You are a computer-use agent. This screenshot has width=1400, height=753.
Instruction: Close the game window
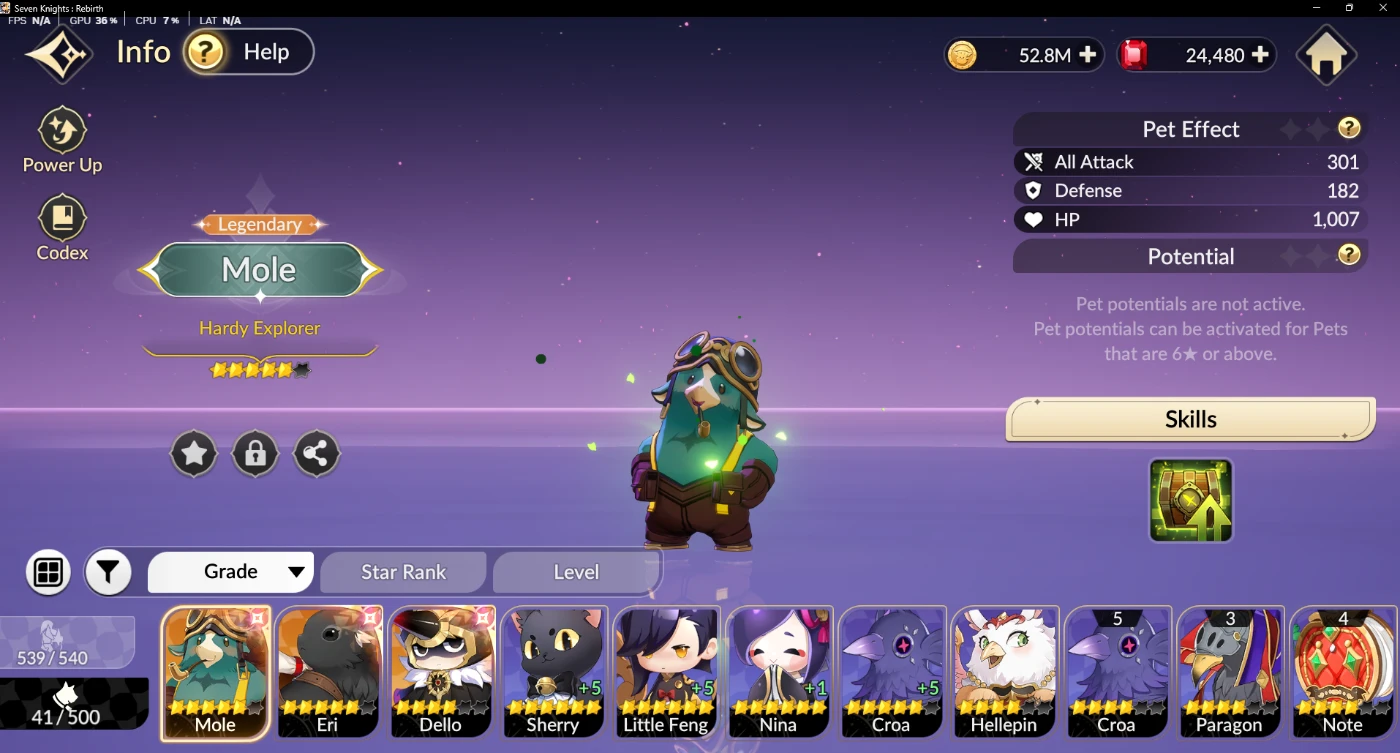point(1382,8)
